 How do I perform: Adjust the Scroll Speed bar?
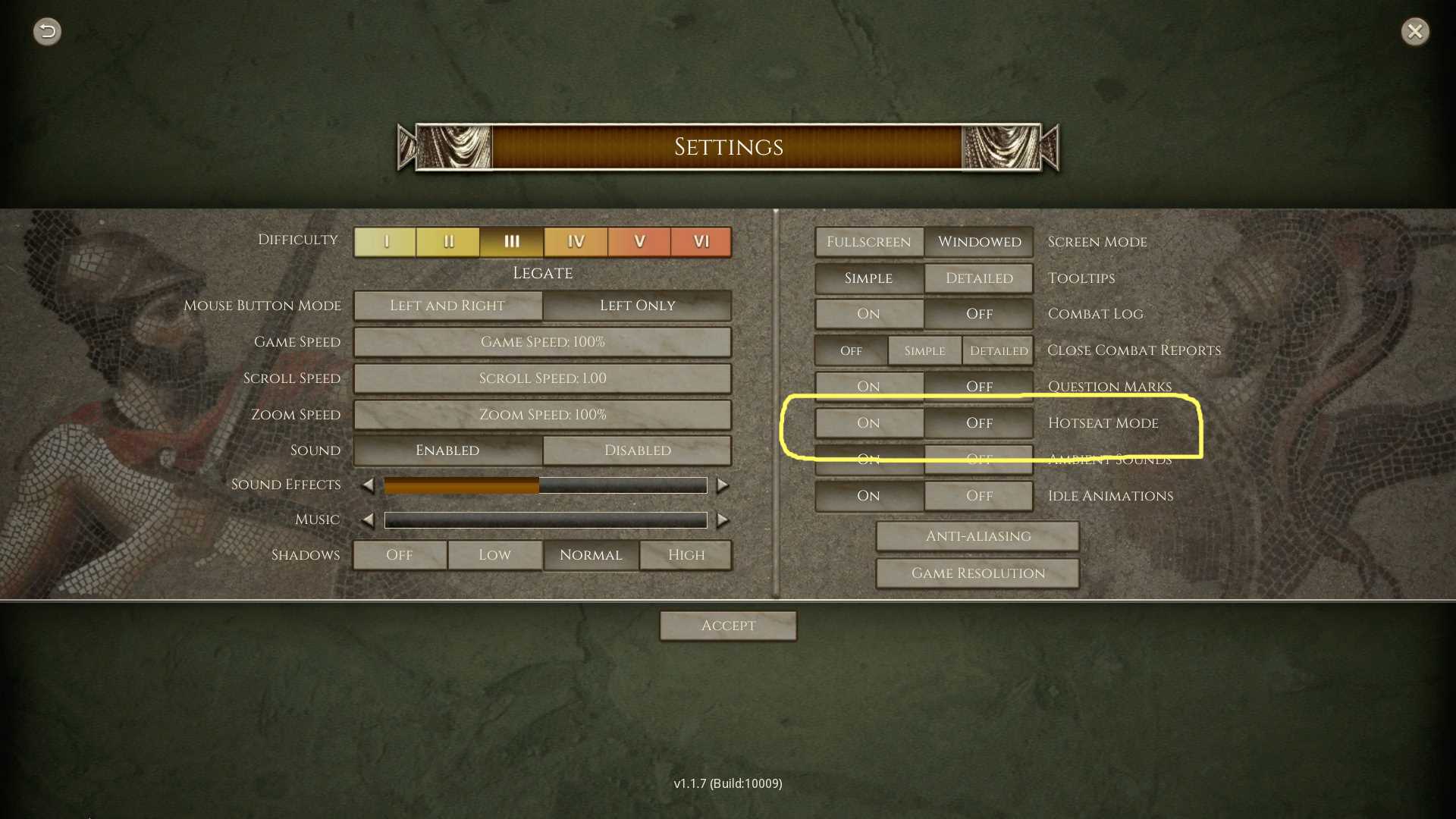[542, 378]
